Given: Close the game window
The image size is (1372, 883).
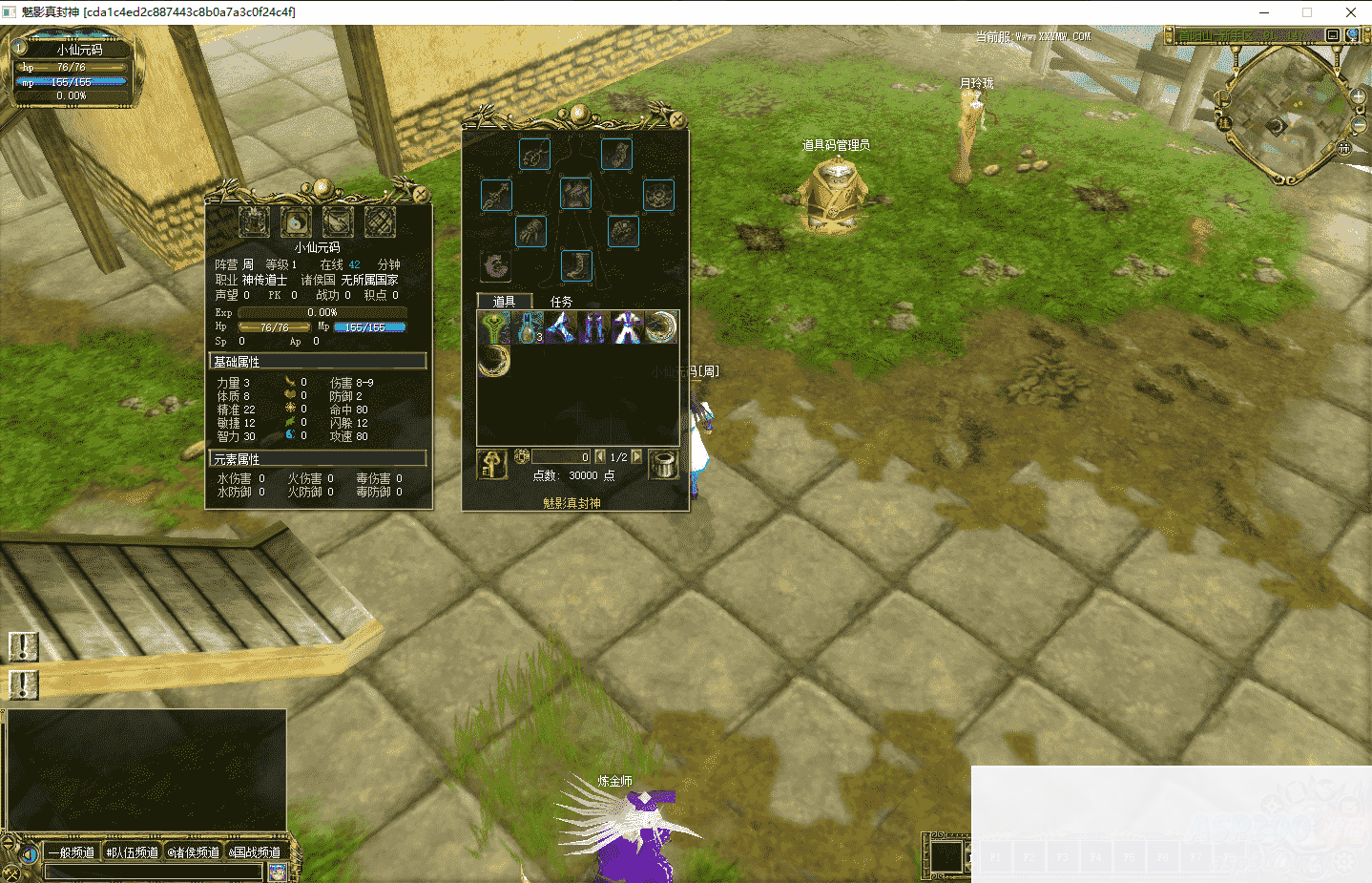Looking at the screenshot, I should (1350, 12).
